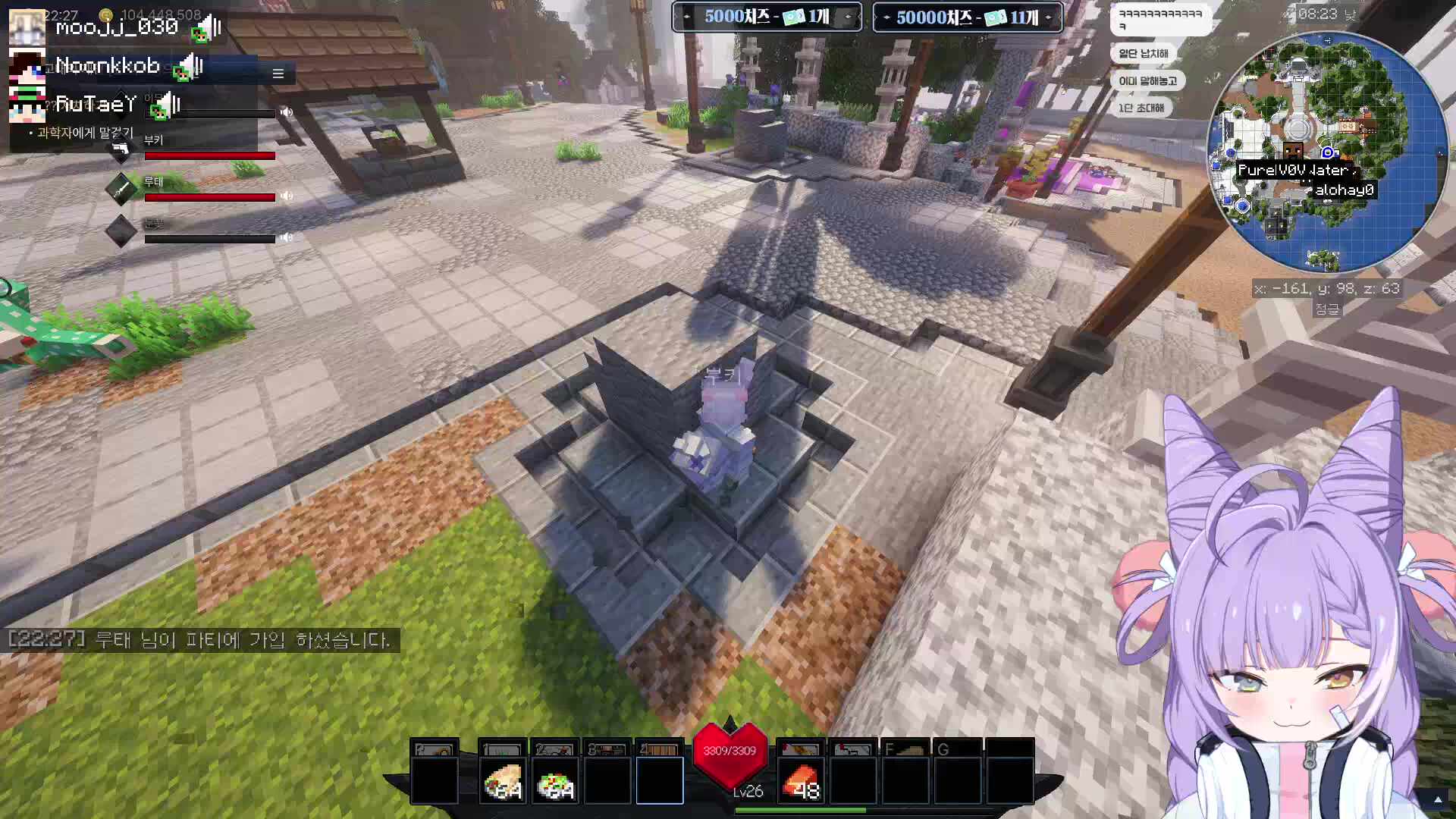Select RuTaeY in the voice list
The width and height of the screenshot is (1456, 819).
[x=96, y=104]
